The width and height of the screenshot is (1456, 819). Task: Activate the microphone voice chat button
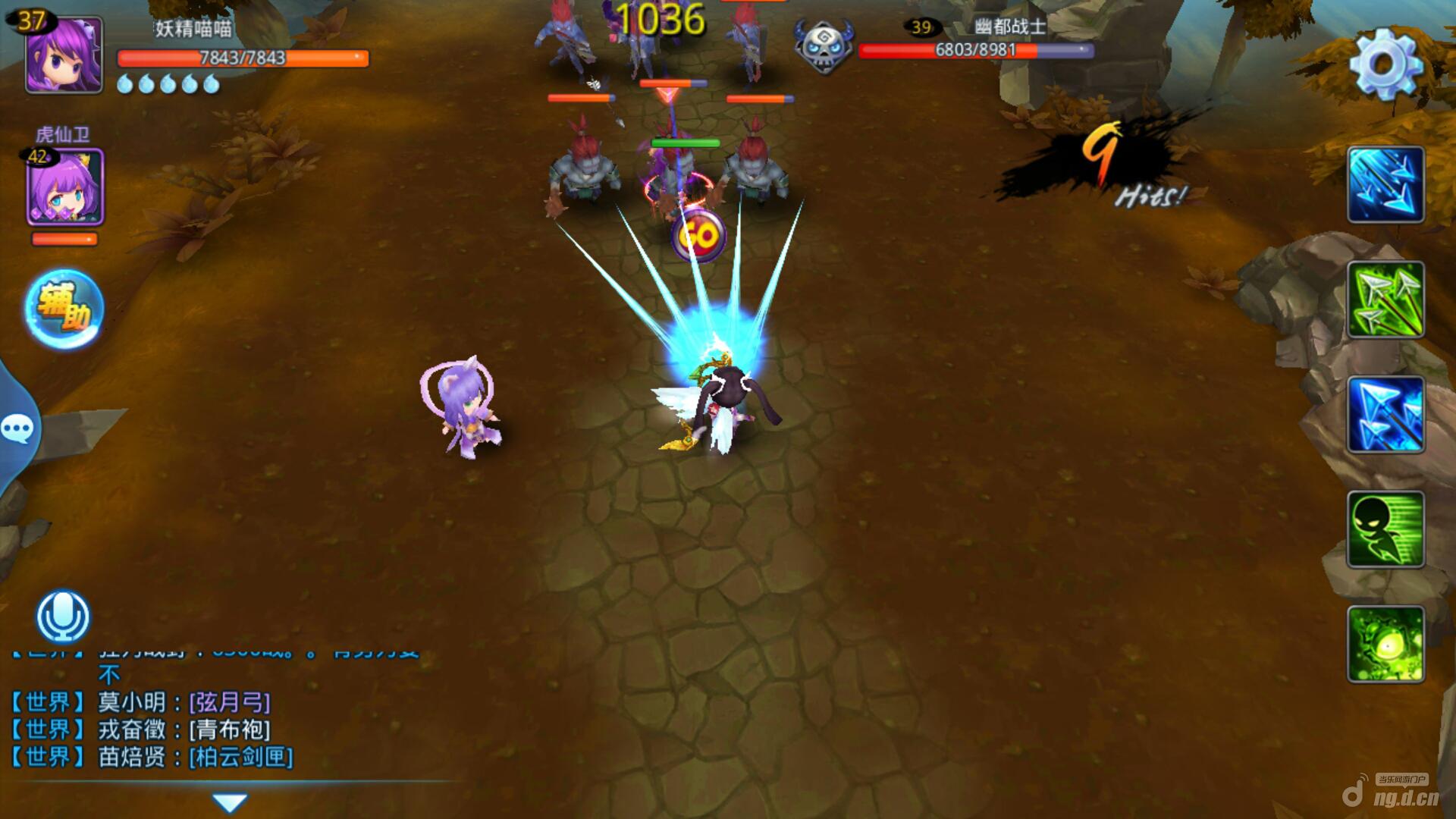64,617
